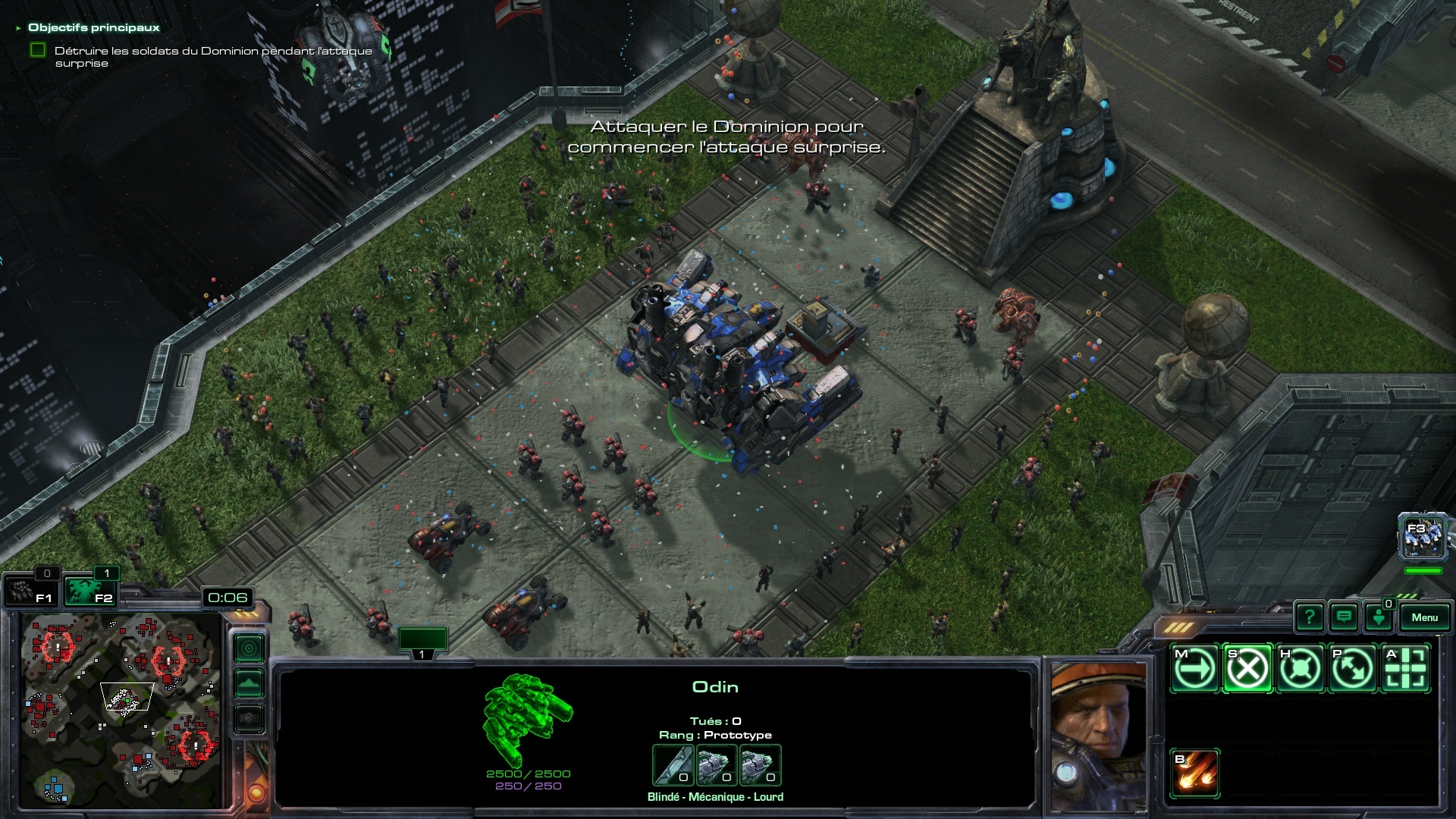Activate the Stop command

coord(1247,669)
